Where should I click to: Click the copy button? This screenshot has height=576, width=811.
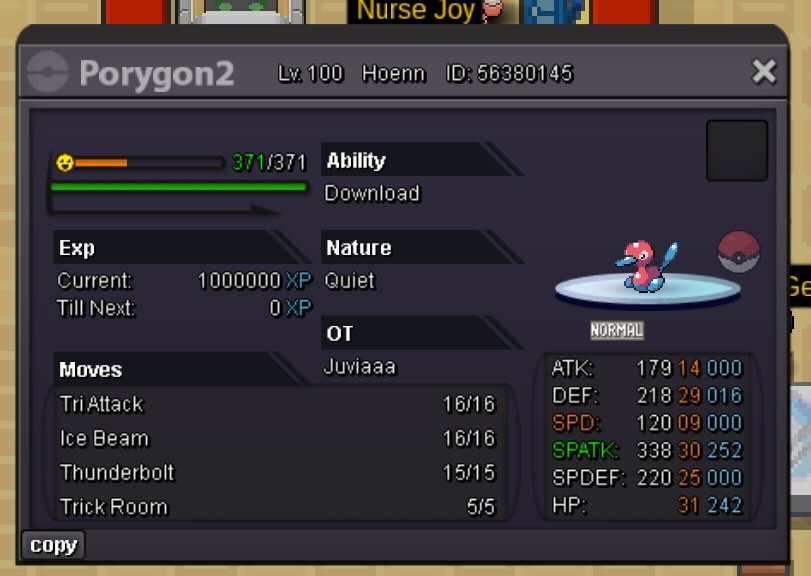[53, 545]
